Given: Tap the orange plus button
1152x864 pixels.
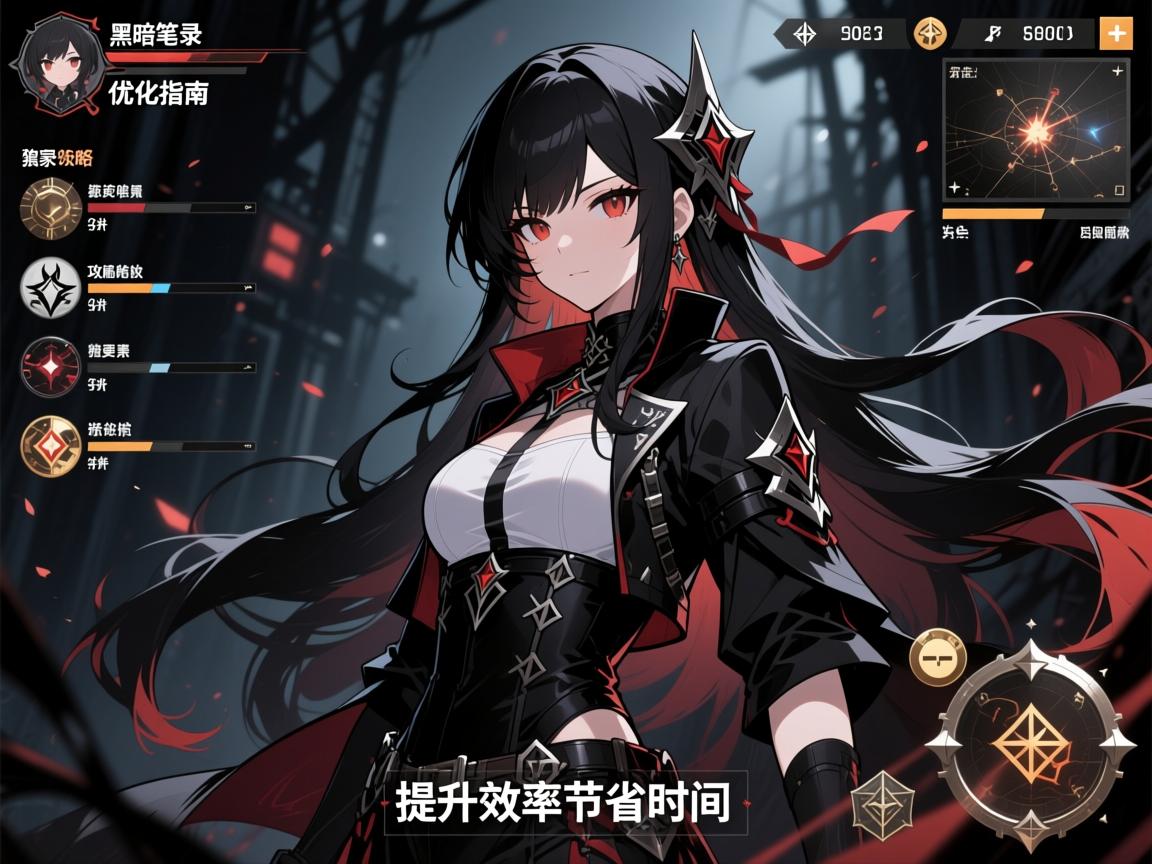Looking at the screenshot, I should pos(1115,33).
